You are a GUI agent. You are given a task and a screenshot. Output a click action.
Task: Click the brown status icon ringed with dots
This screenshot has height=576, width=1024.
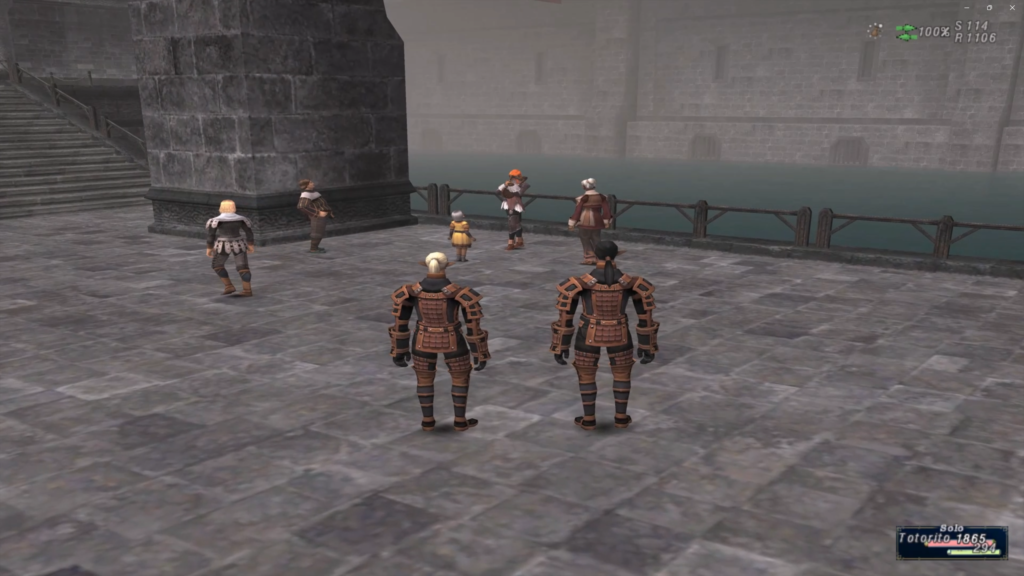pos(875,31)
